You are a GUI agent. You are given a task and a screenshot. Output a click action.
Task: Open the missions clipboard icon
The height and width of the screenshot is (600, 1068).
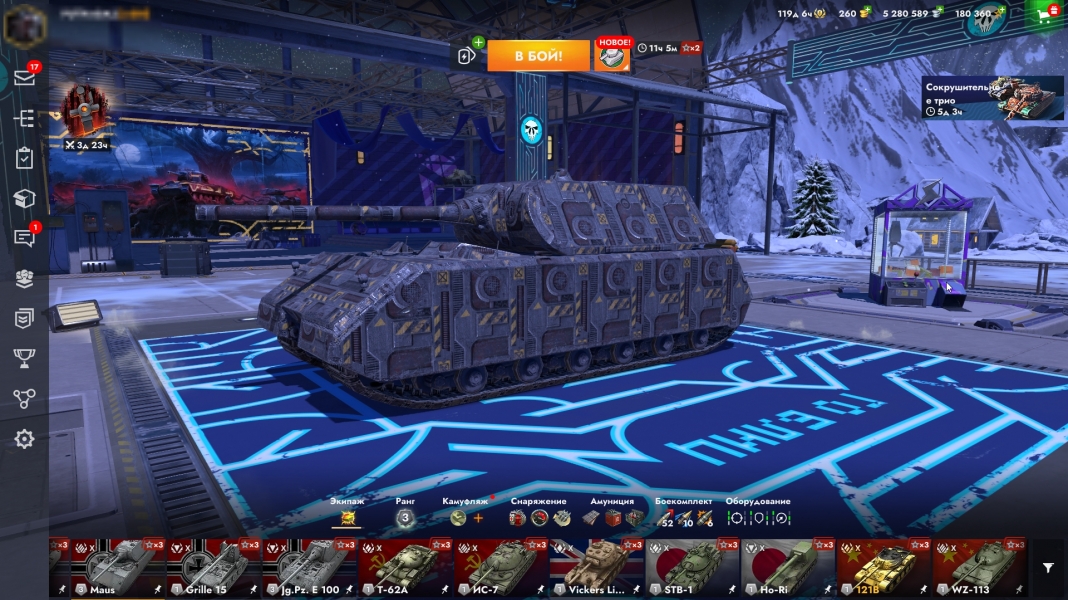click(24, 159)
